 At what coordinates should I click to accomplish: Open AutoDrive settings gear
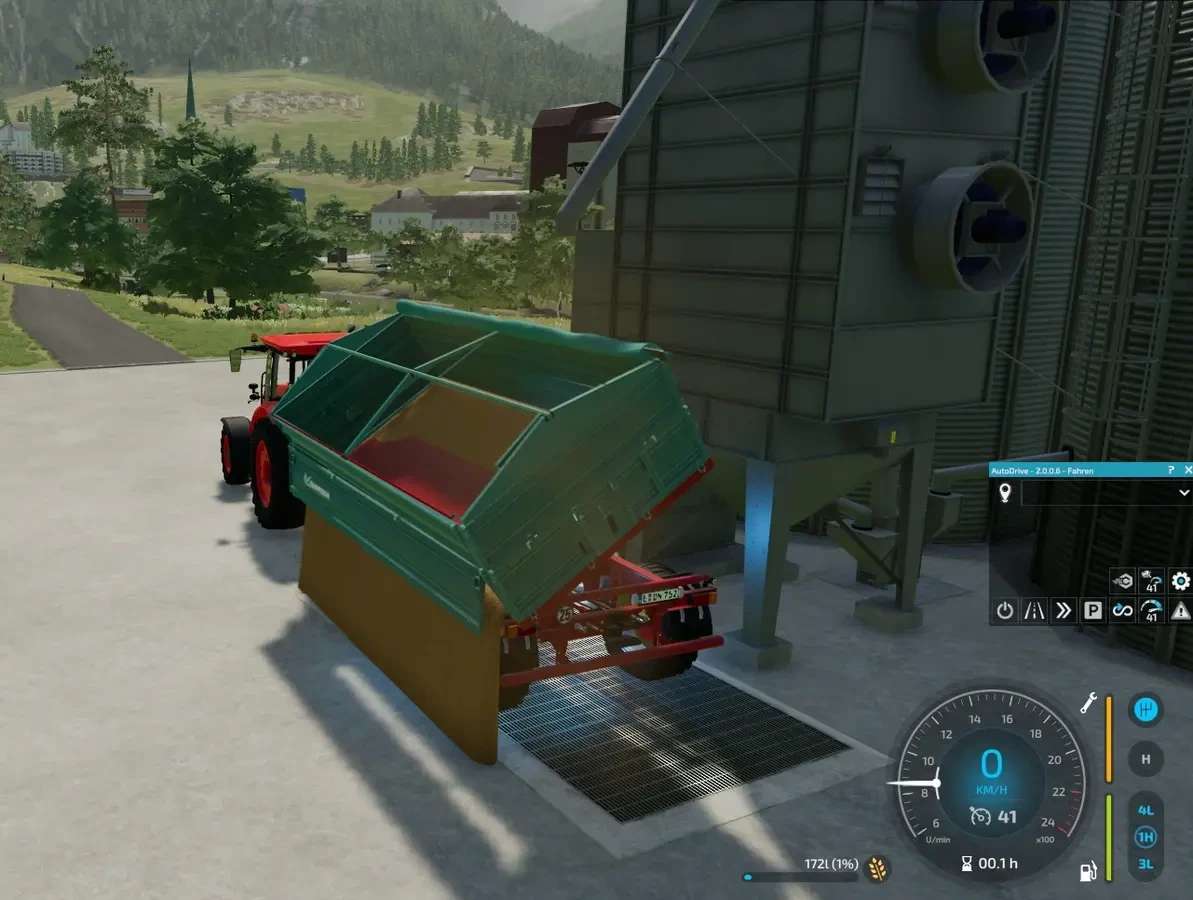[1181, 581]
